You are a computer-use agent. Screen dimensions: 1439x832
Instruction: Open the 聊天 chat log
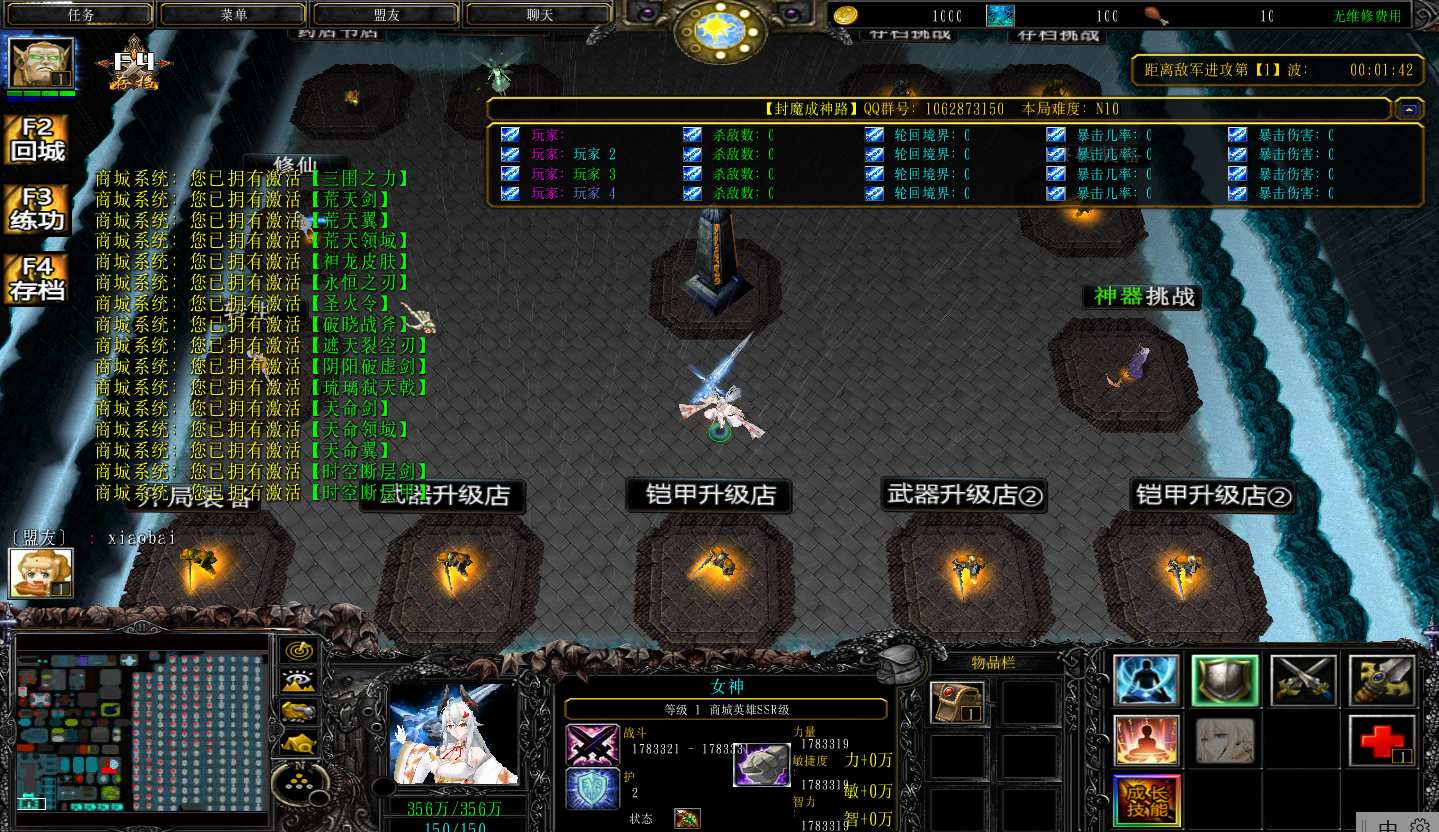click(x=540, y=15)
